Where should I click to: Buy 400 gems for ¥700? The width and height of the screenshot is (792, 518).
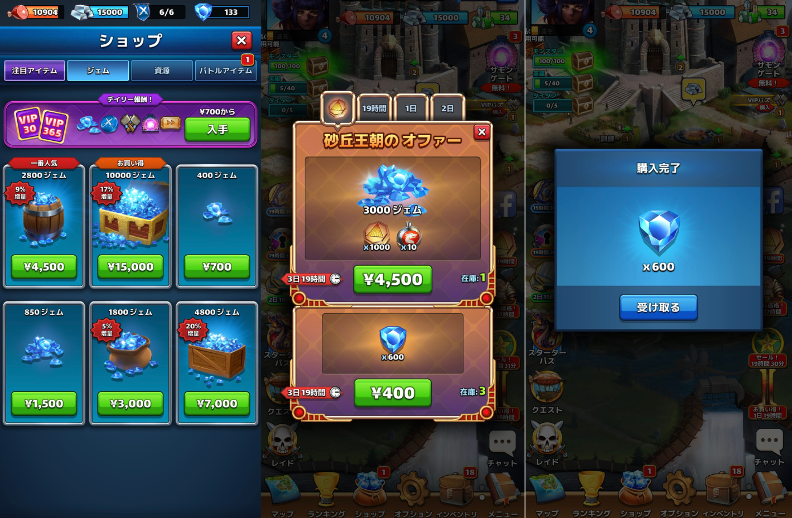[x=216, y=267]
